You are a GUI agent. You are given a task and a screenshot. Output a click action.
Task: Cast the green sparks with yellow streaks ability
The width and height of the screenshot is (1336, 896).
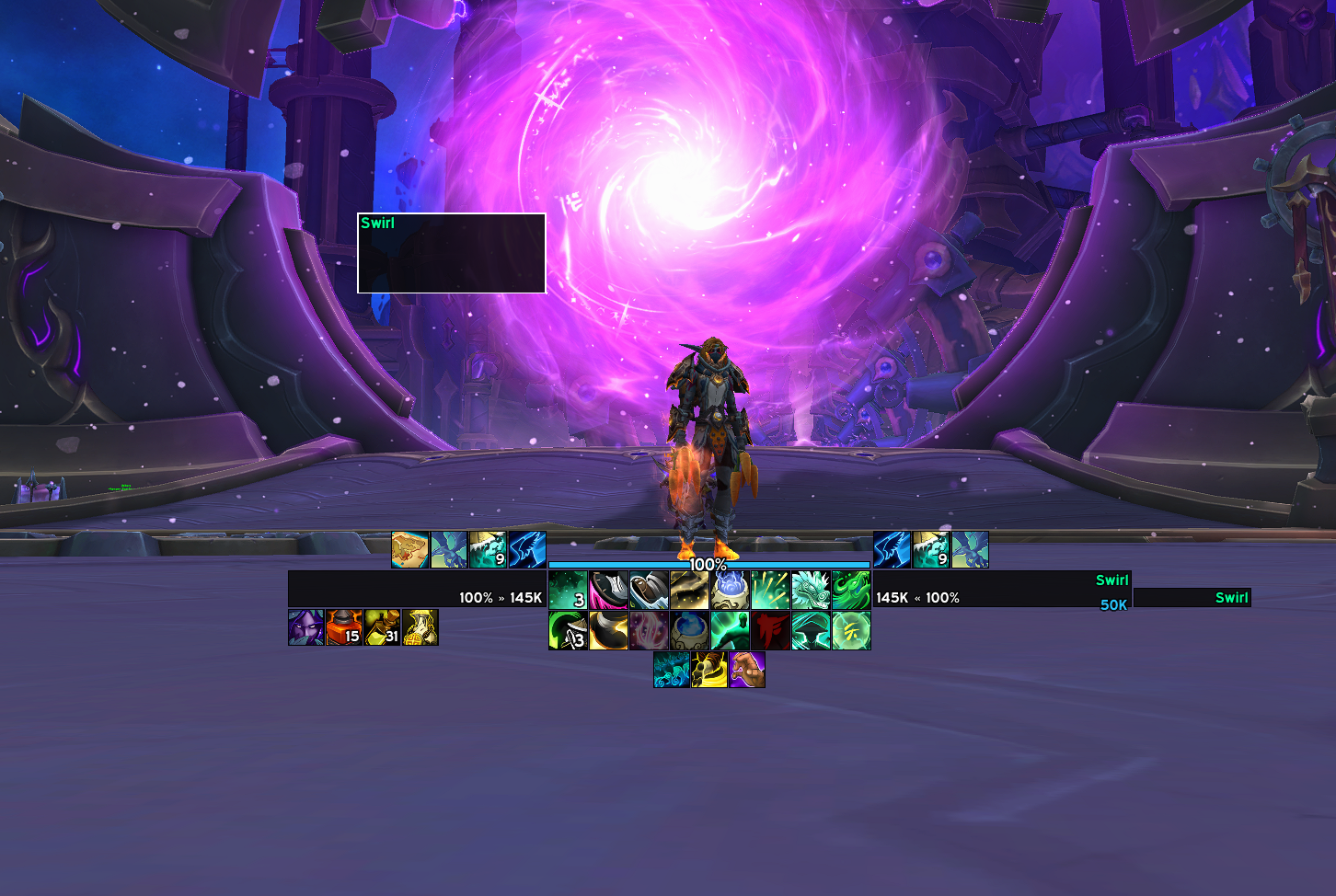coord(770,591)
